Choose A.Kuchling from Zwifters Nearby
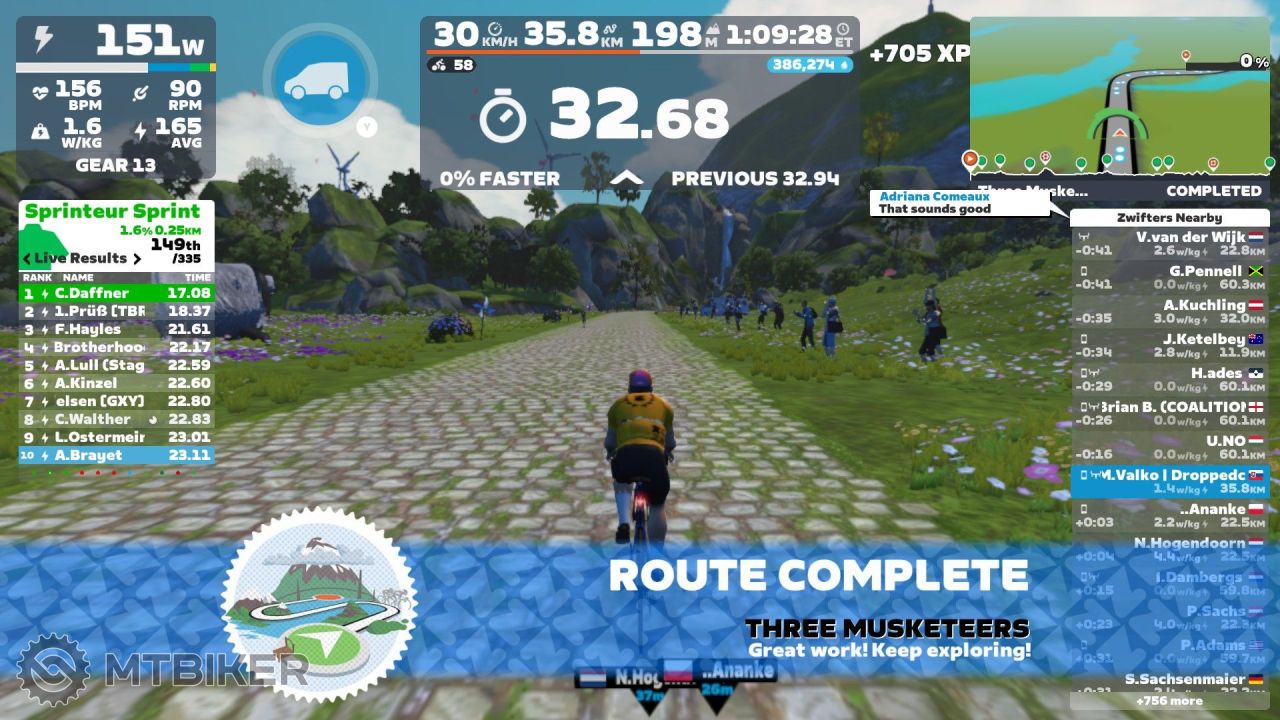Image resolution: width=1280 pixels, height=720 pixels. coord(1169,311)
